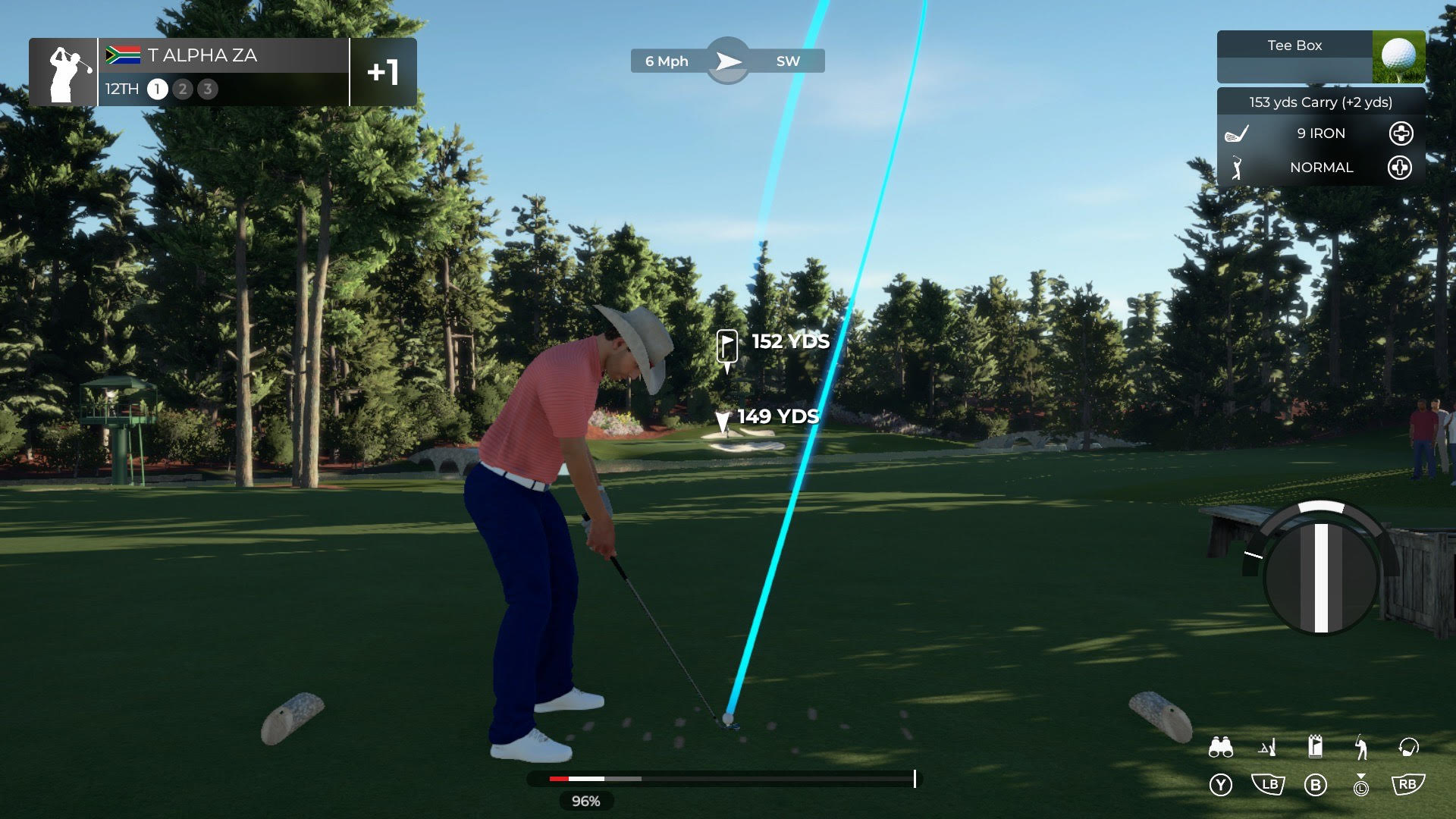Activate the club reset arrow icon
This screenshot has width=1456, height=819.
[1408, 748]
